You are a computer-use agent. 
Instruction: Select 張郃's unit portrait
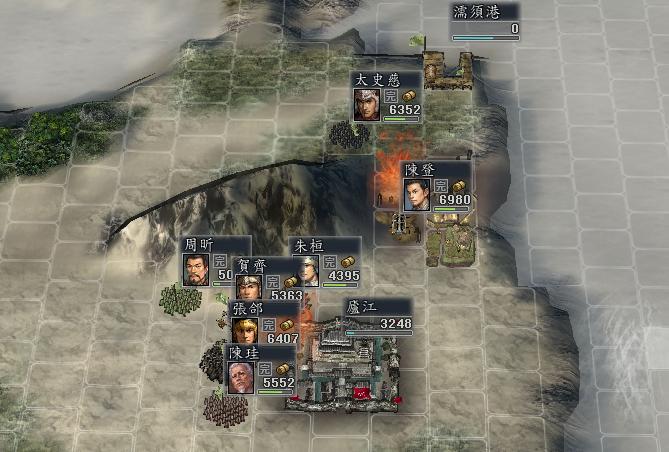245,330
